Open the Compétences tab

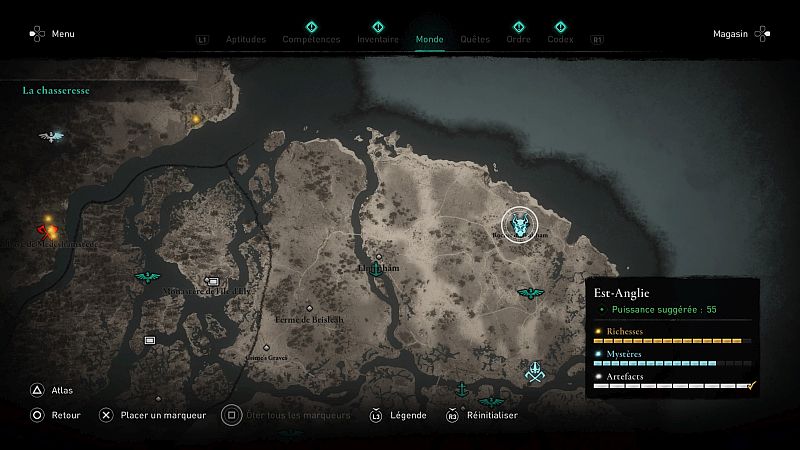[x=311, y=40]
